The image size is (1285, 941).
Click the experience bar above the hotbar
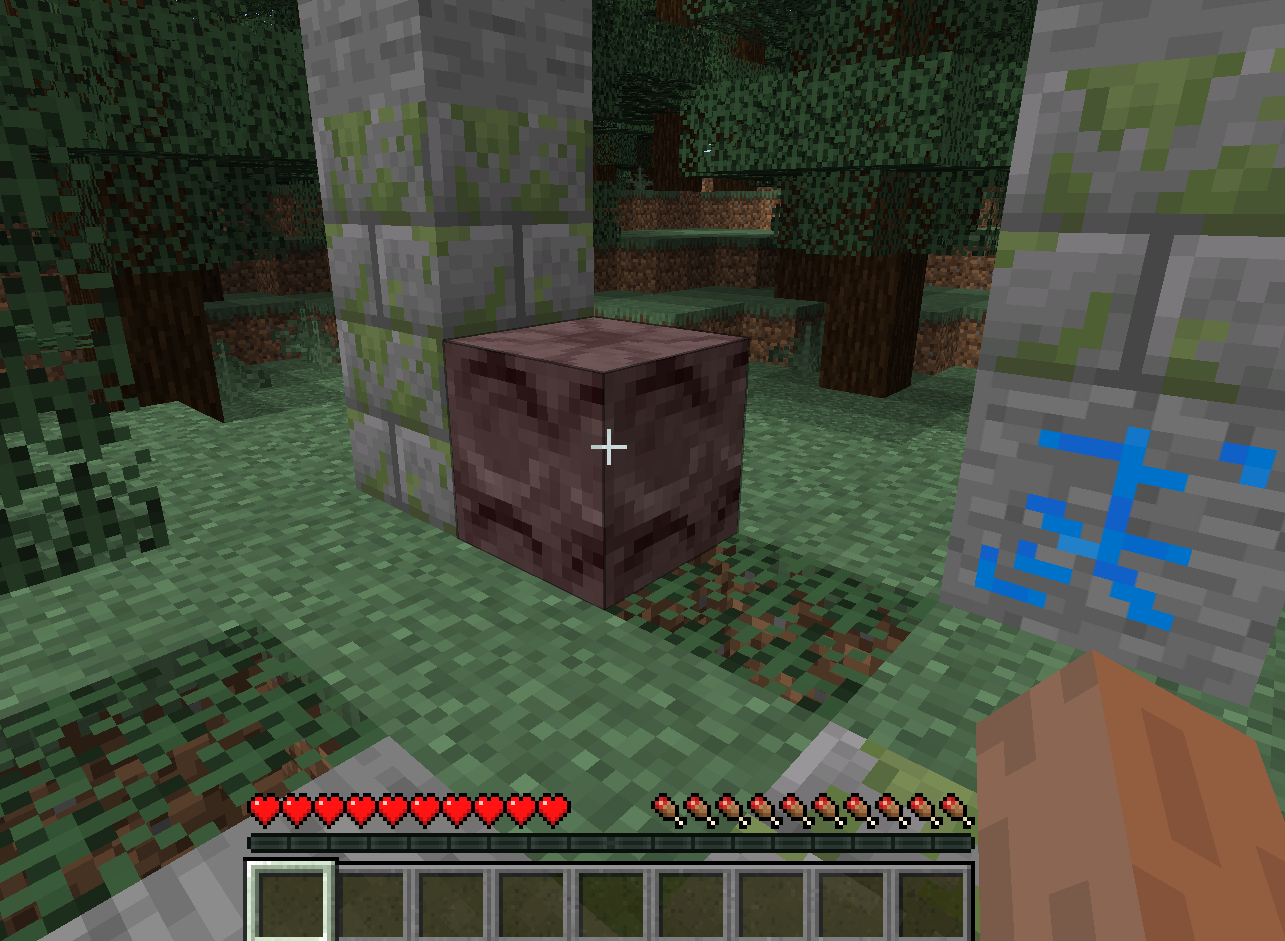610,843
